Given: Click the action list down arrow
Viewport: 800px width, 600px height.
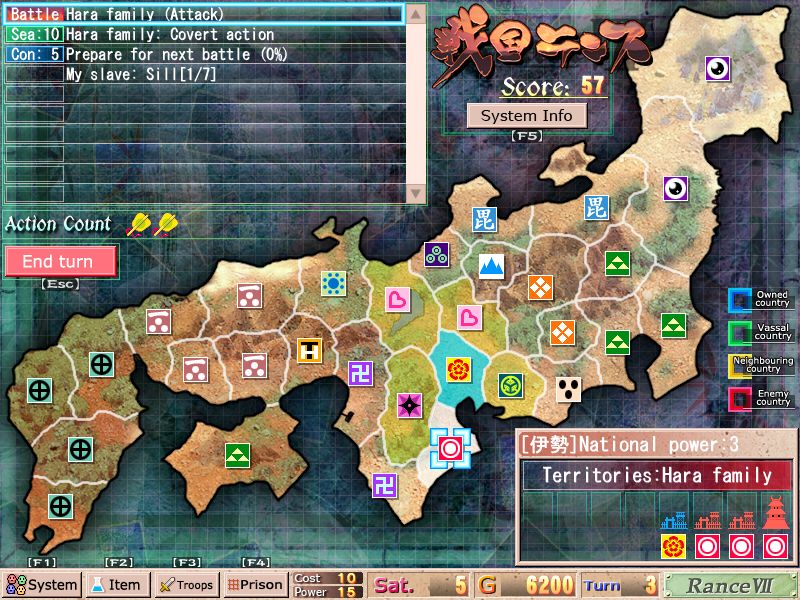Looking at the screenshot, I should pos(415,192).
